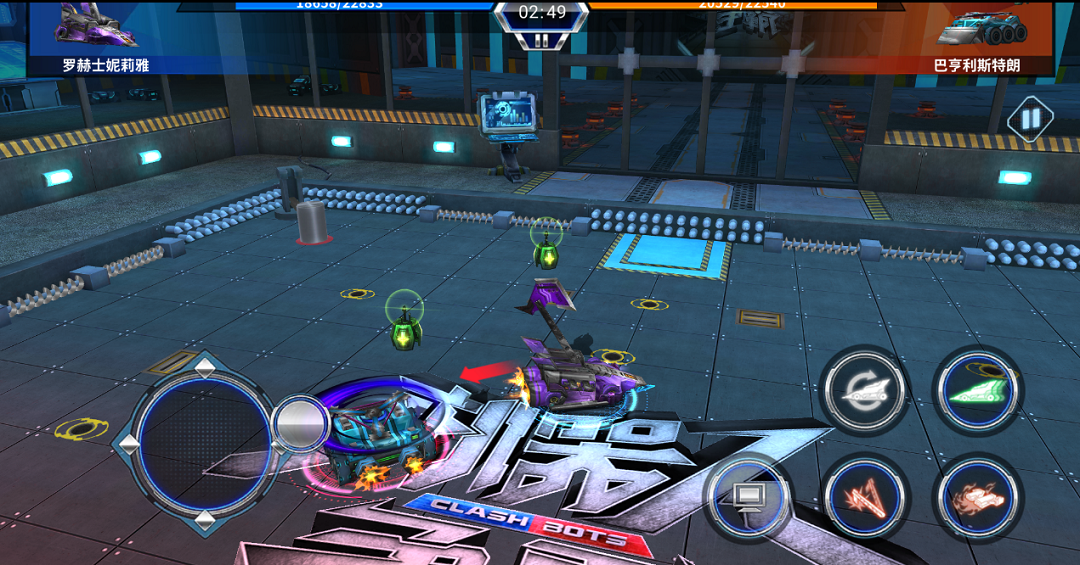
Task: Trigger the green speed dash ability
Action: (977, 391)
